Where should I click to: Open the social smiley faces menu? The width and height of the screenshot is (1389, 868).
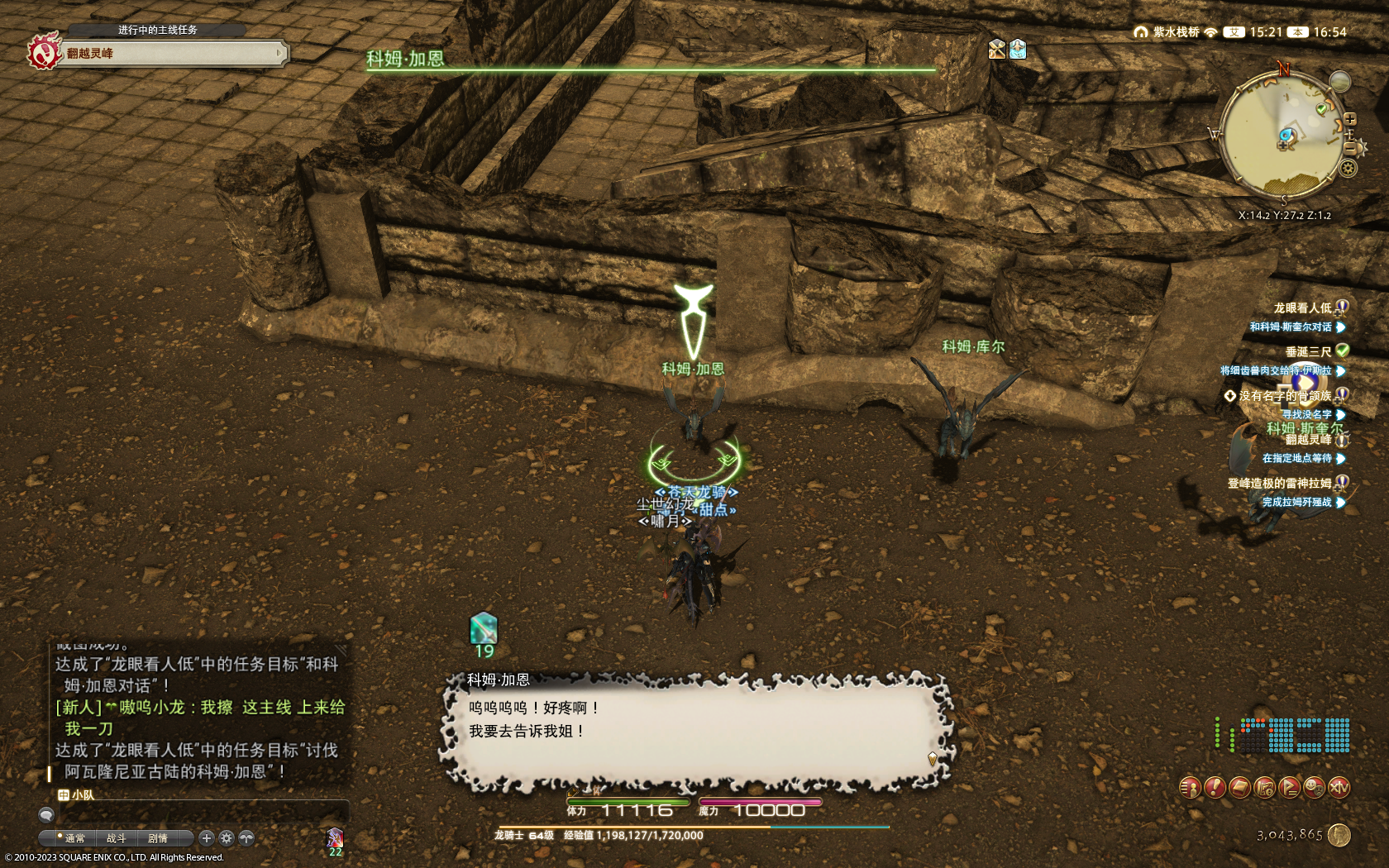[1314, 788]
